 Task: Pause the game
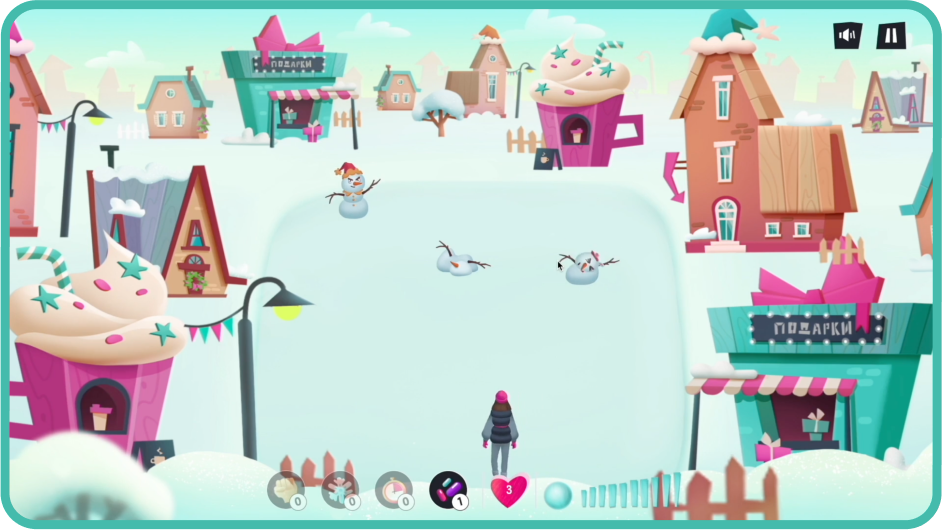[x=890, y=36]
